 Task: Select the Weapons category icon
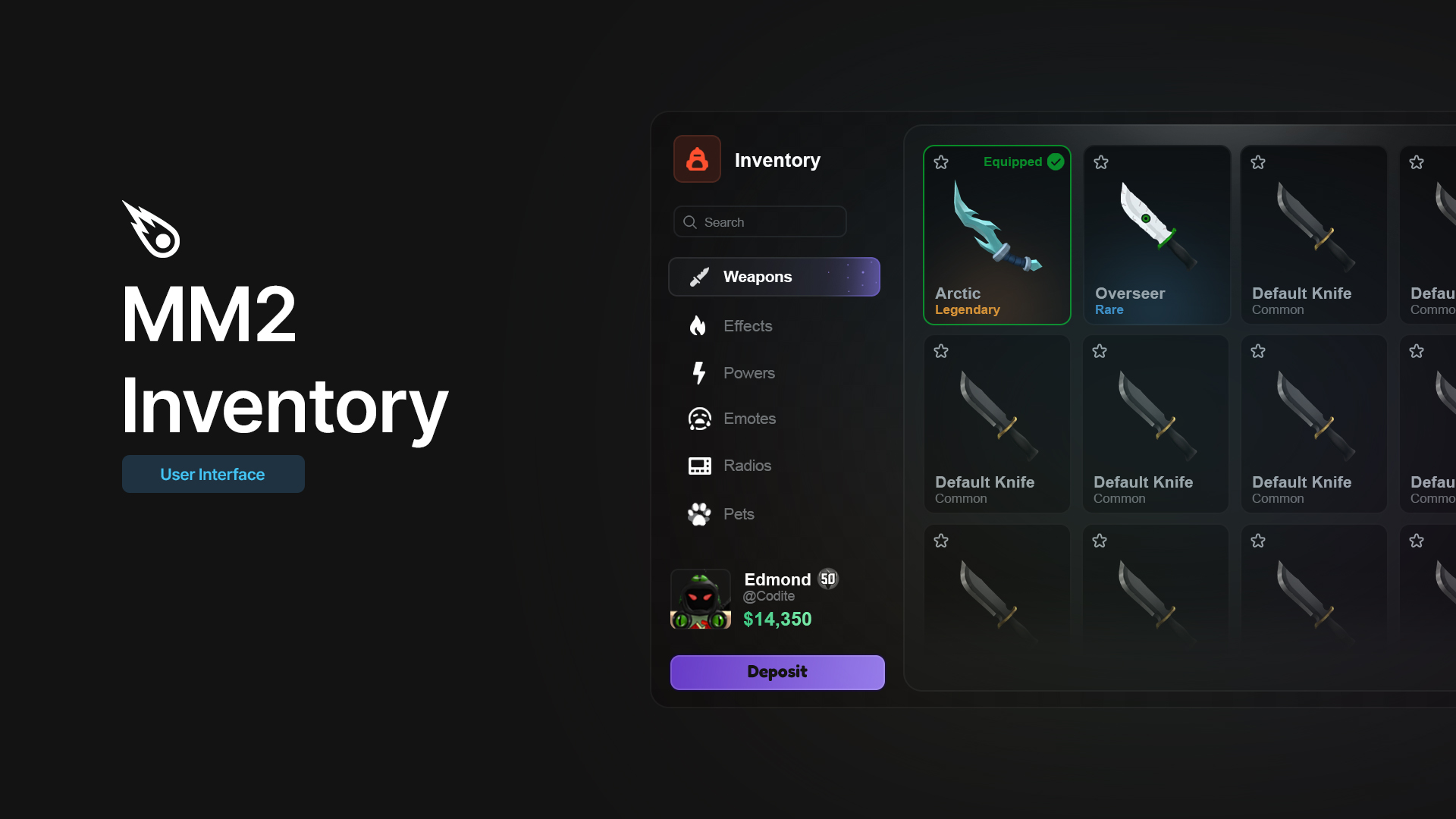click(700, 277)
